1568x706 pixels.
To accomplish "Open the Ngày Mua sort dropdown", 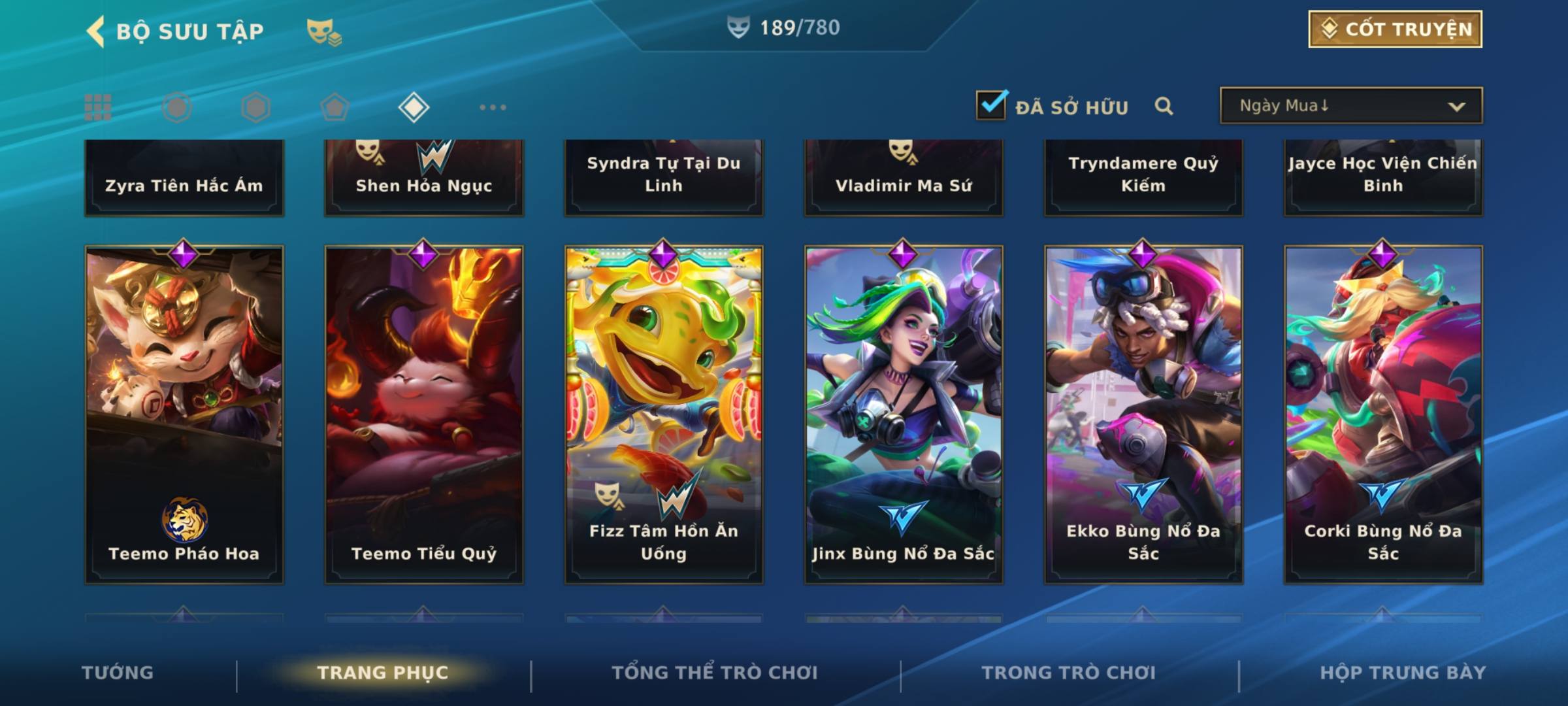I will [x=1350, y=106].
